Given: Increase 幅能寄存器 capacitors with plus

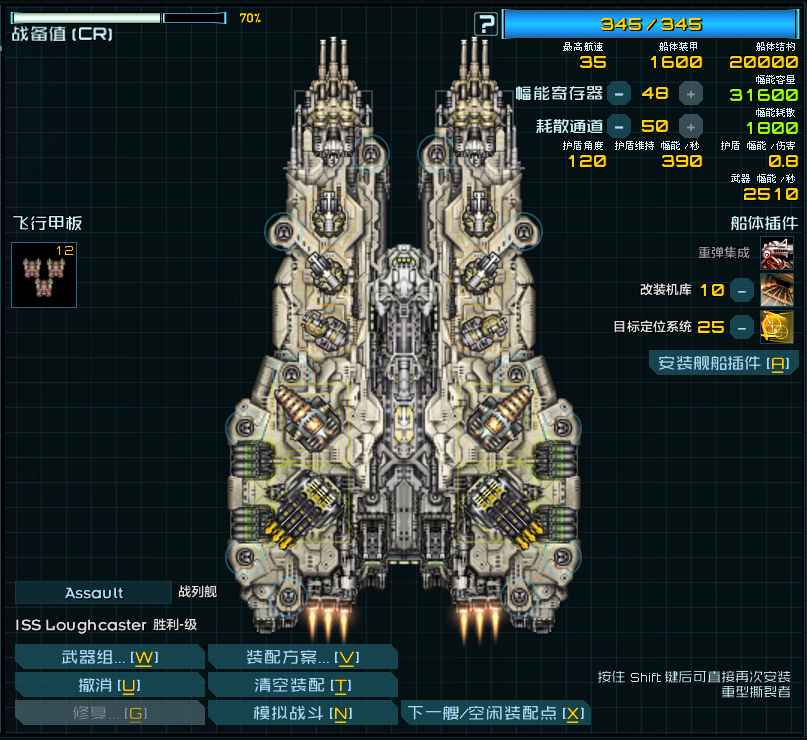Looking at the screenshot, I should tap(690, 94).
